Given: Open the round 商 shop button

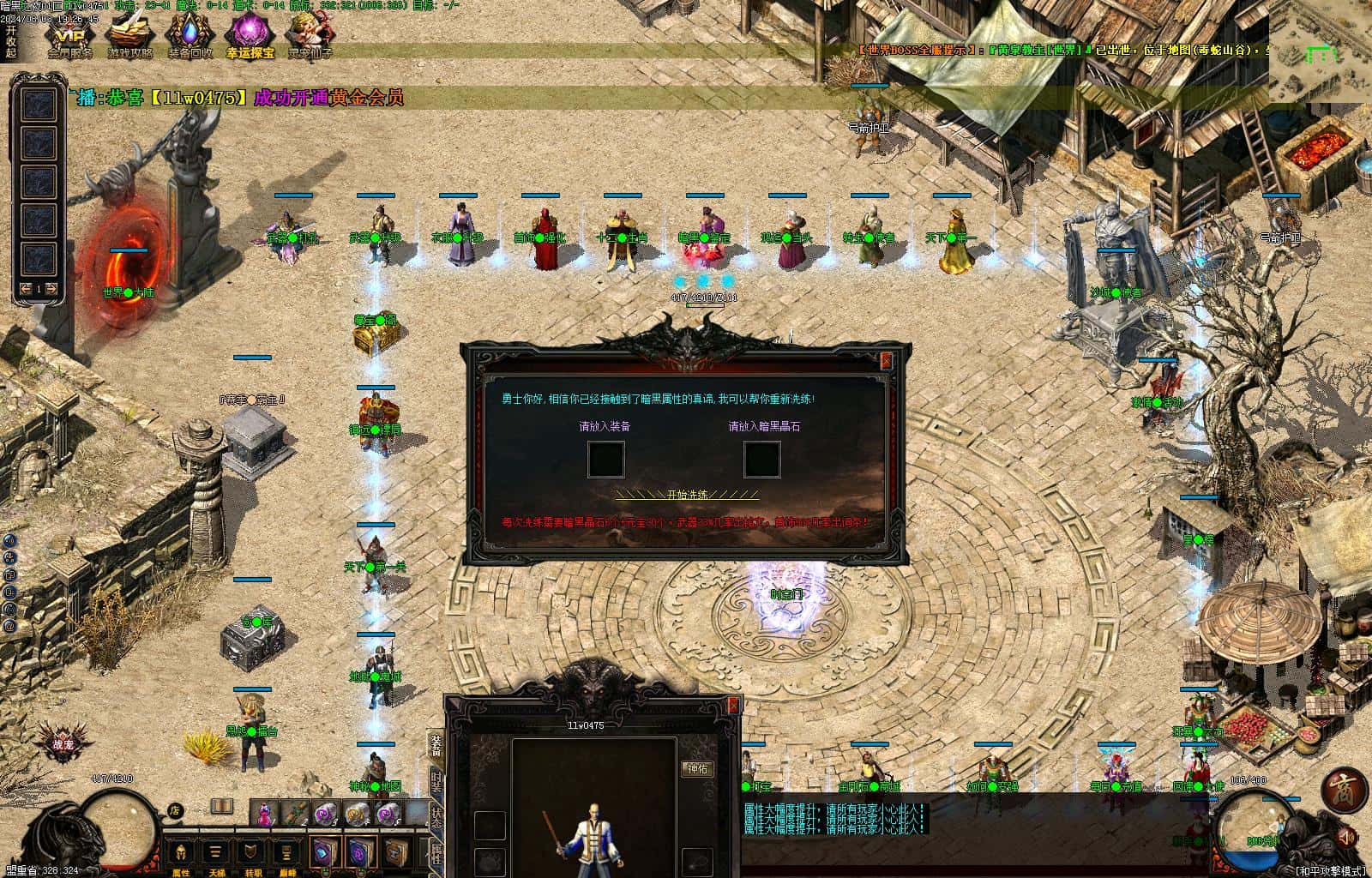Looking at the screenshot, I should pyautogui.click(x=1344, y=791).
